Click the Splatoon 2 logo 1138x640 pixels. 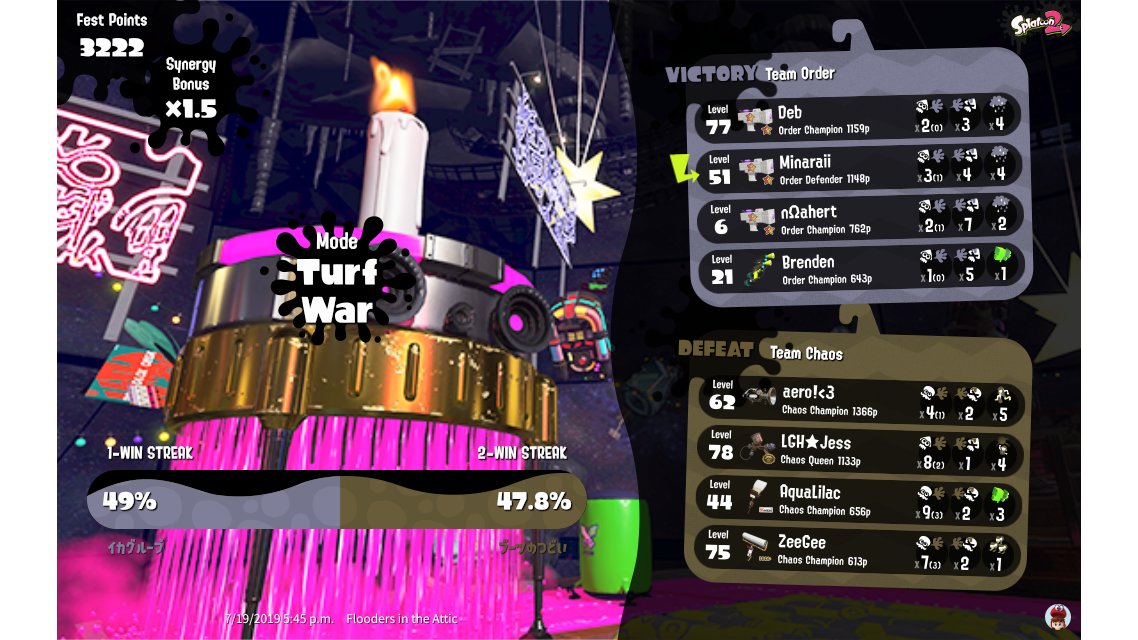click(x=1040, y=24)
